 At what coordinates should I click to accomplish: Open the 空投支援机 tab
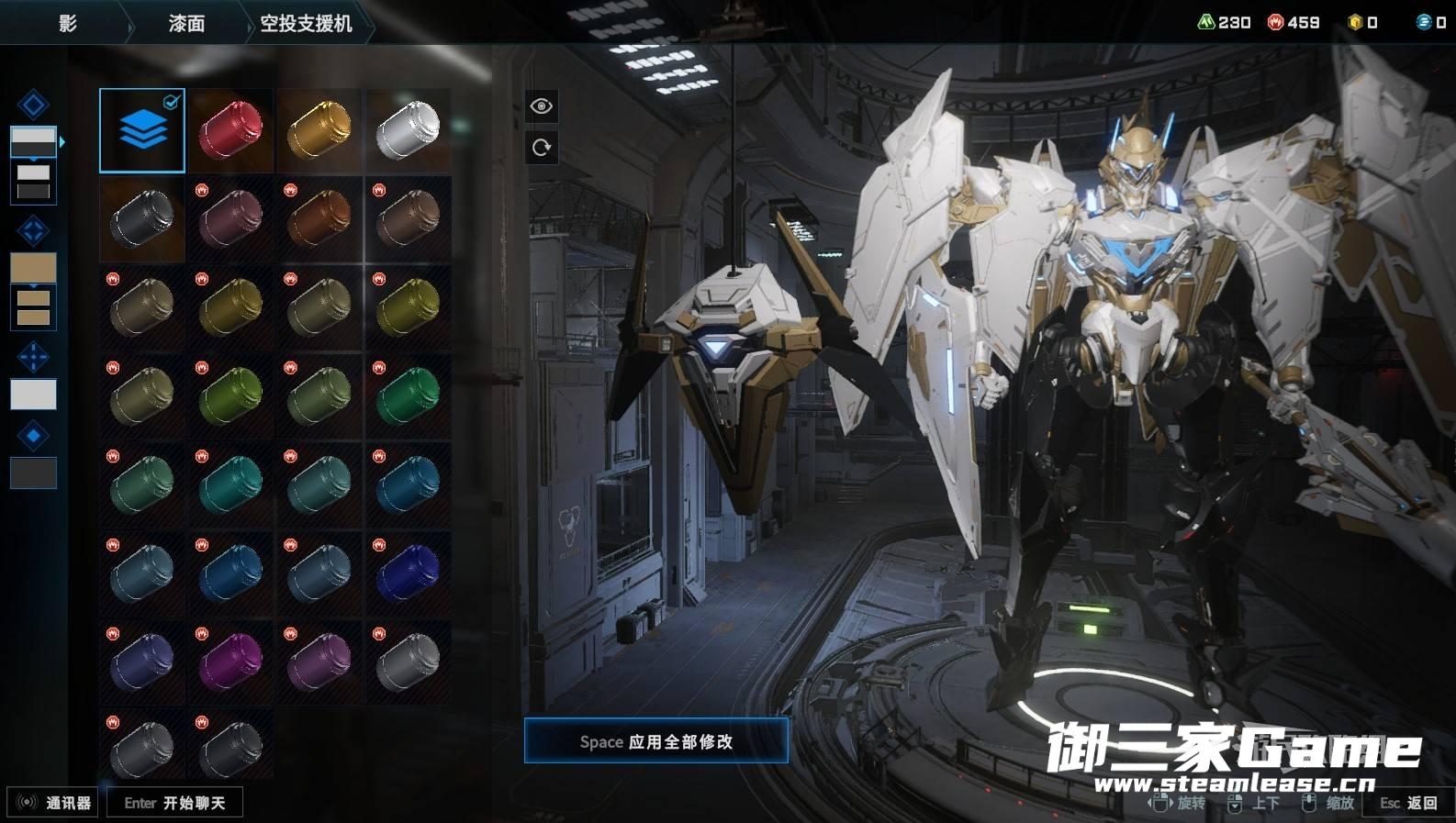pyautogui.click(x=306, y=24)
